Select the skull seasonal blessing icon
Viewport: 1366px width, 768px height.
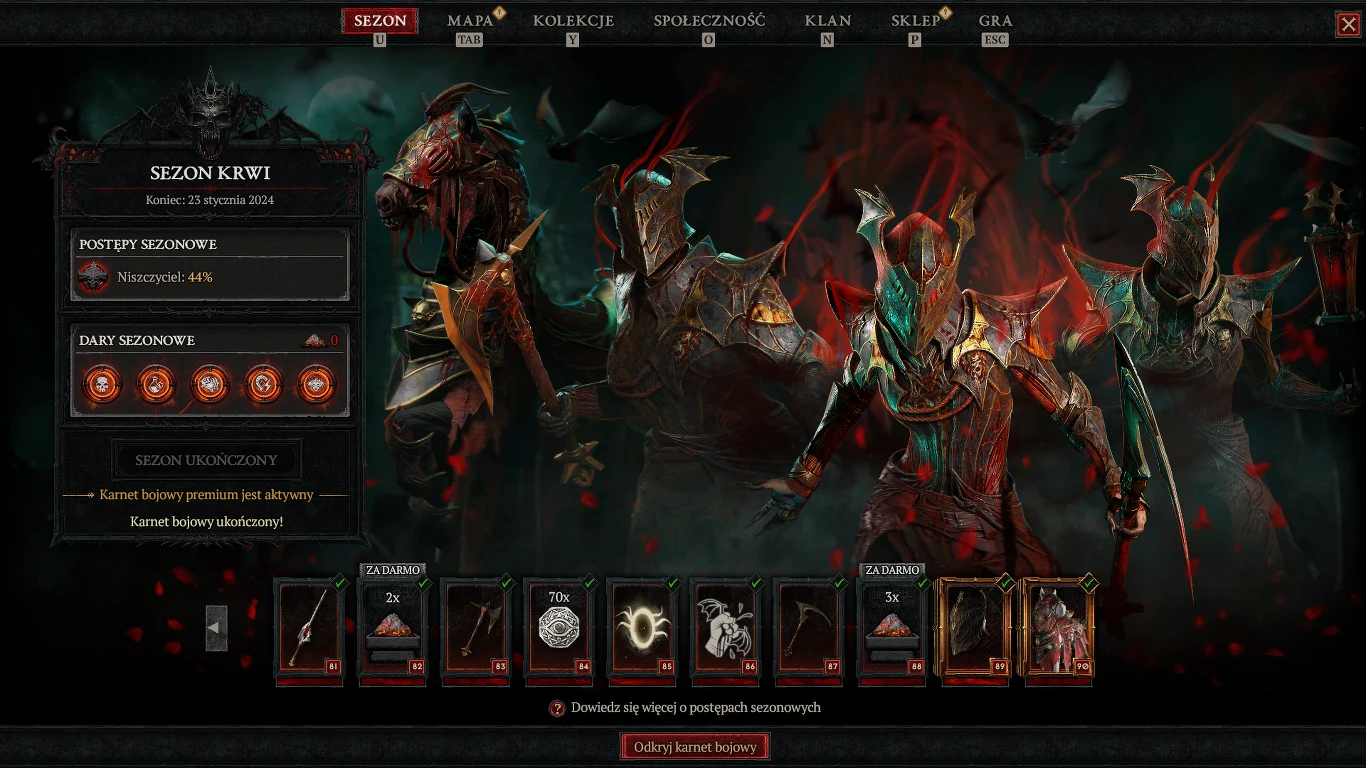[102, 383]
